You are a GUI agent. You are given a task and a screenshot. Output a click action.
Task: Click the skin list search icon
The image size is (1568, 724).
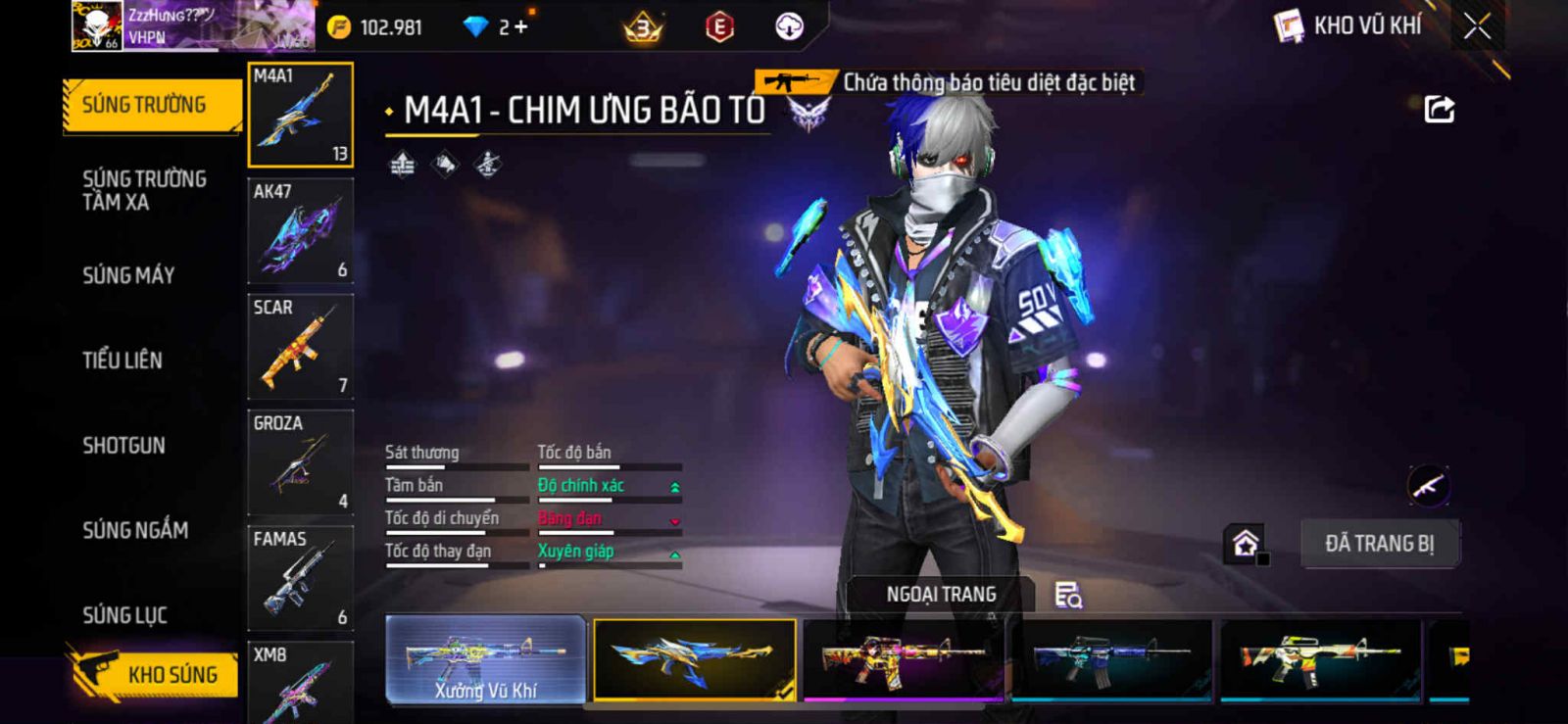pyautogui.click(x=1068, y=595)
